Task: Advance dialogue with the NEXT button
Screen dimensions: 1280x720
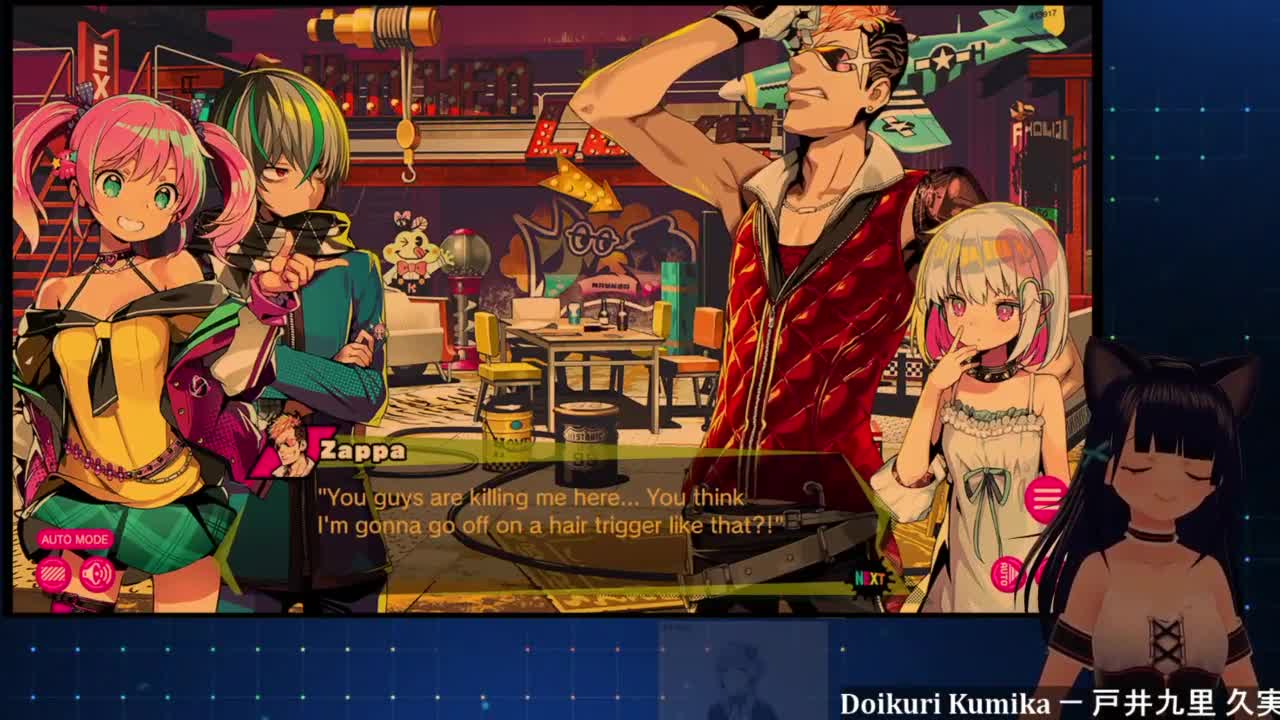Action: point(869,578)
